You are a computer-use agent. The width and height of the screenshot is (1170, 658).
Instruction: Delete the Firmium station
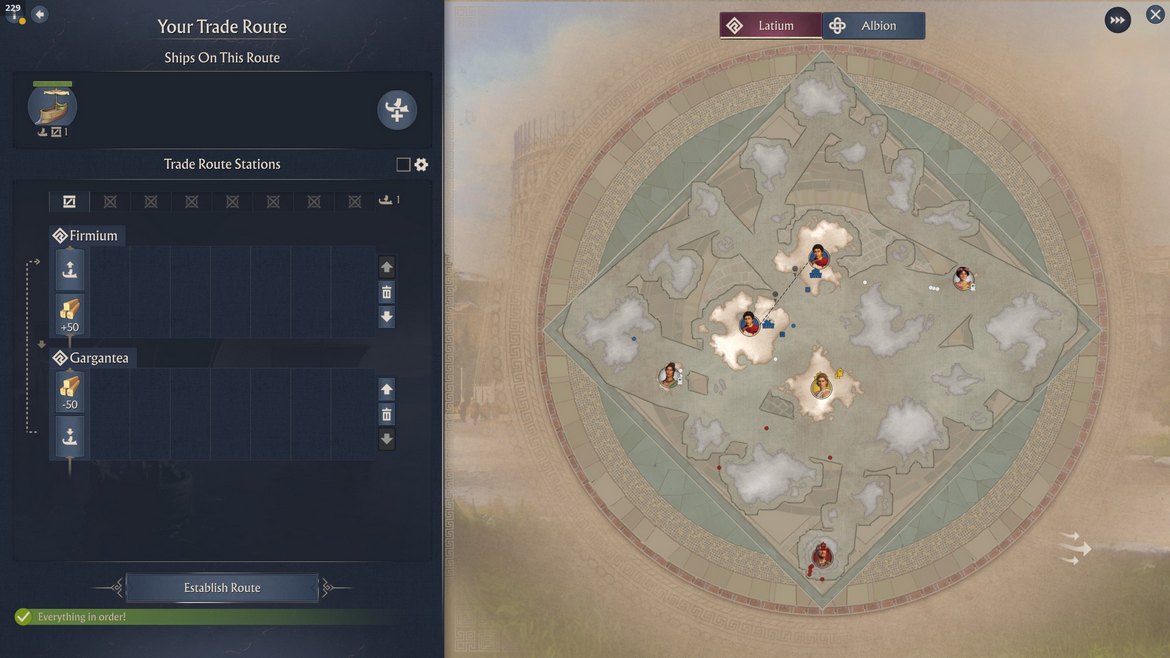coord(387,292)
